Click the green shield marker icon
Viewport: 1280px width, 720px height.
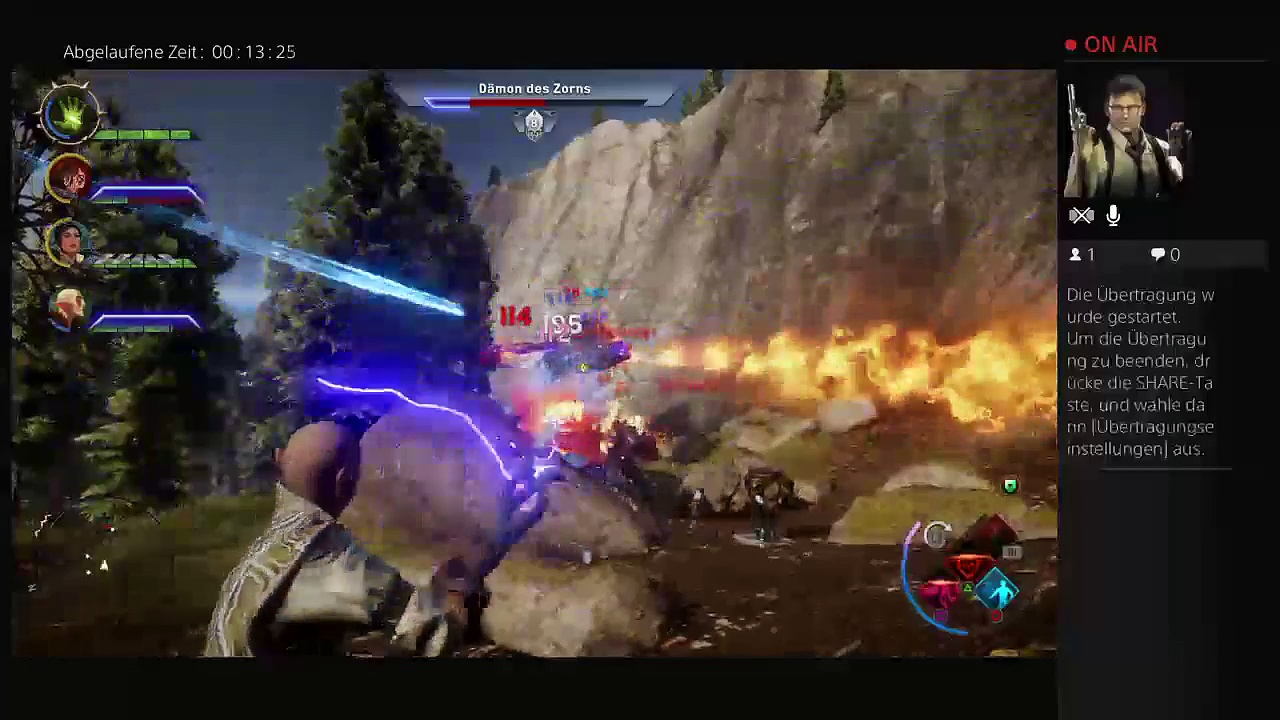[1010, 486]
